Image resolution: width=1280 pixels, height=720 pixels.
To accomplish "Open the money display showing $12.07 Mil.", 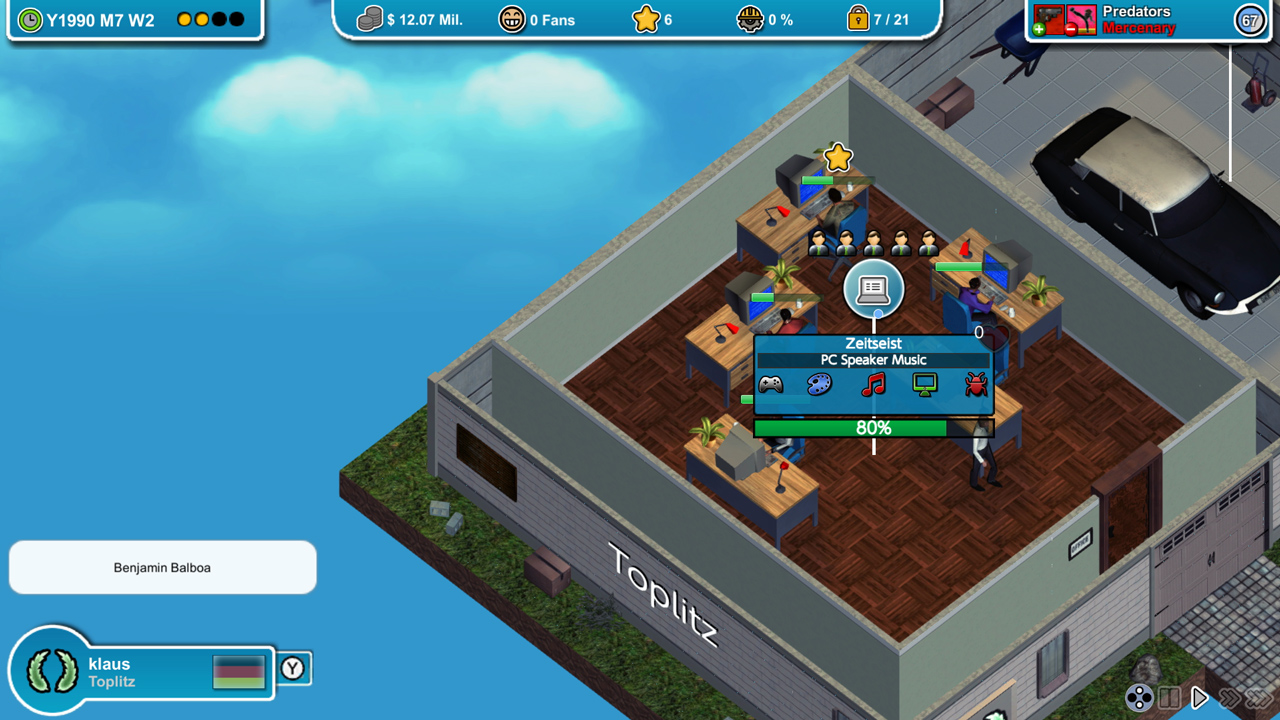I will coord(399,18).
